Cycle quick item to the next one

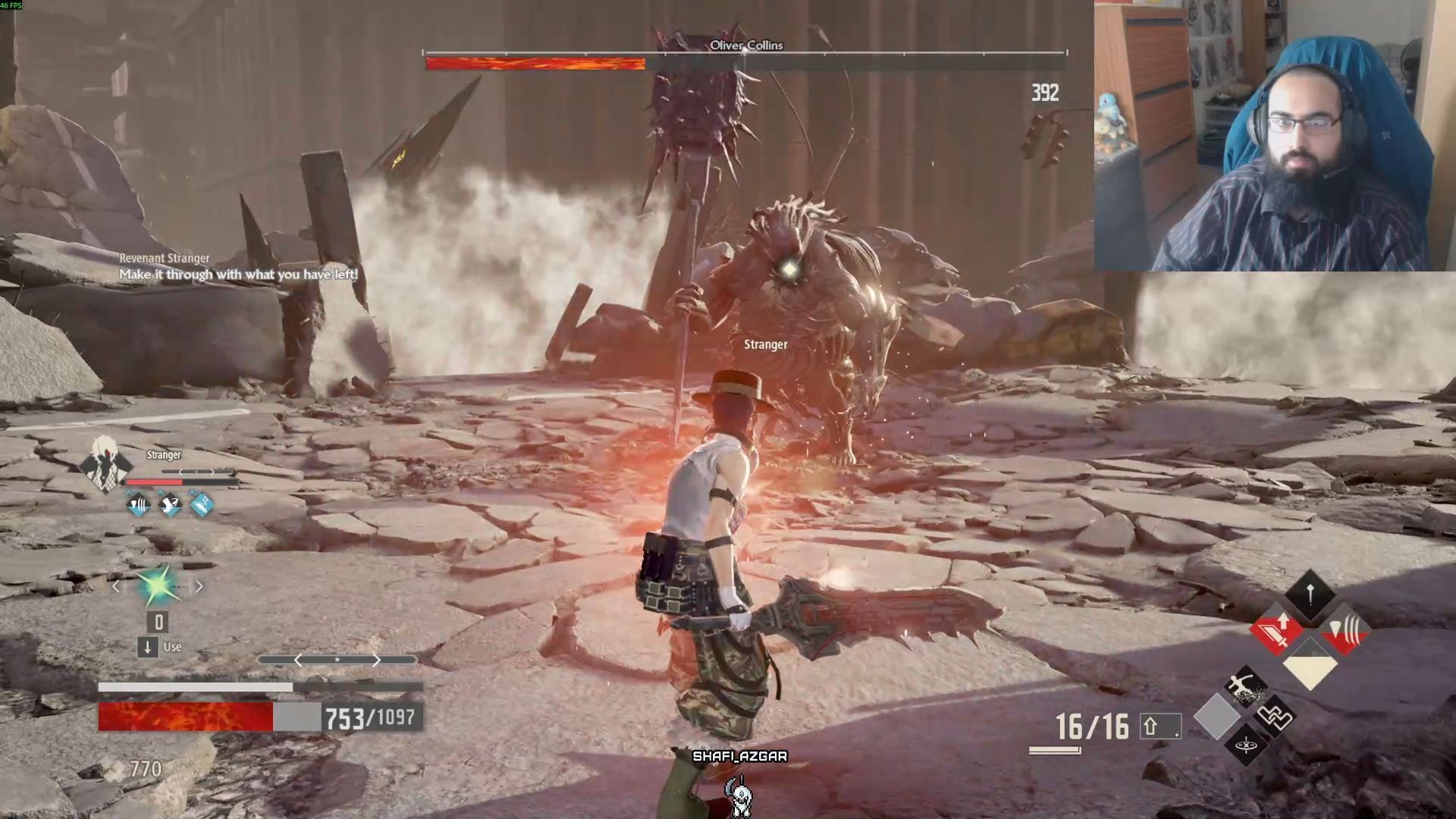point(199,586)
